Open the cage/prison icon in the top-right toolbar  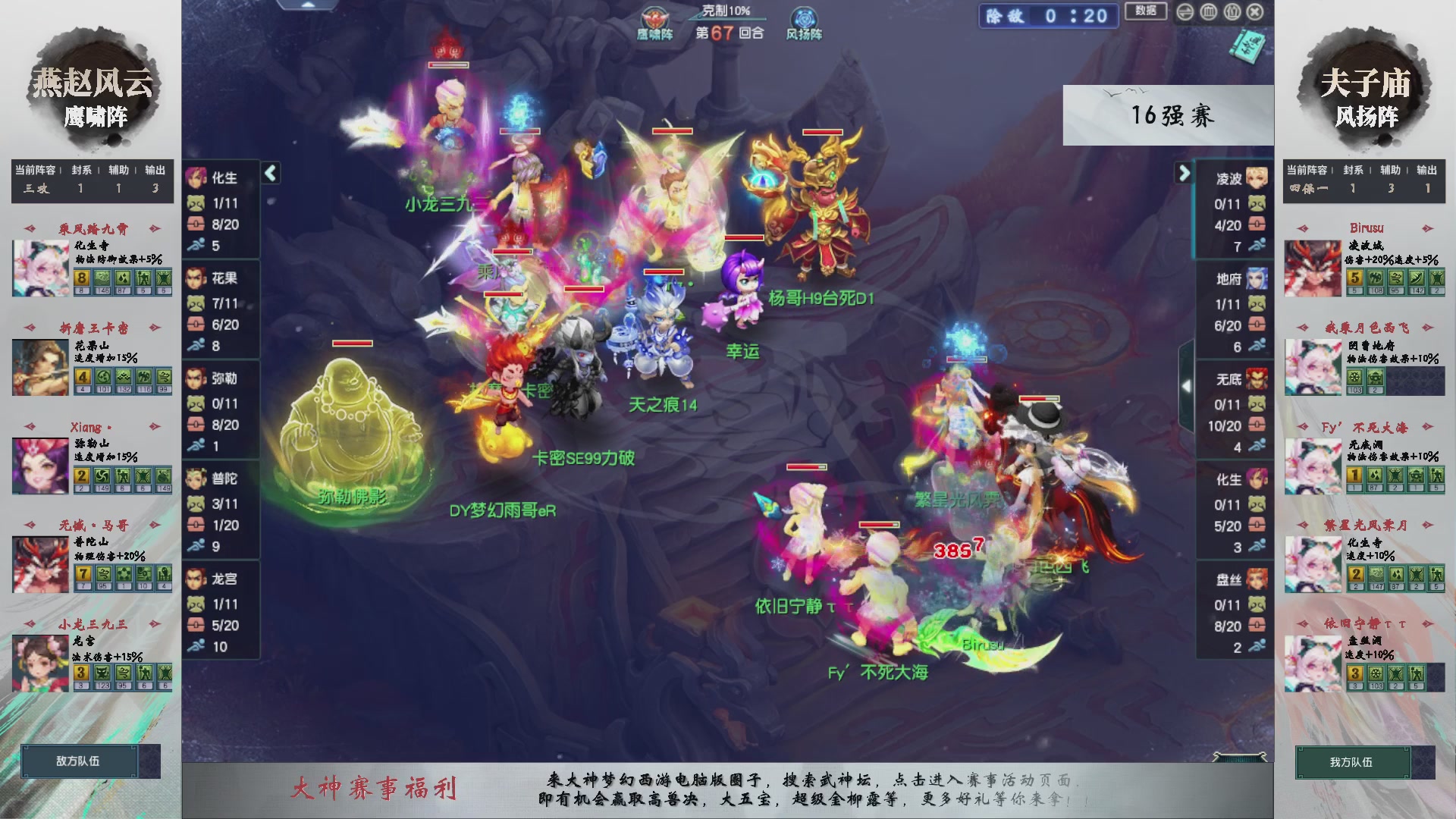point(1207,12)
